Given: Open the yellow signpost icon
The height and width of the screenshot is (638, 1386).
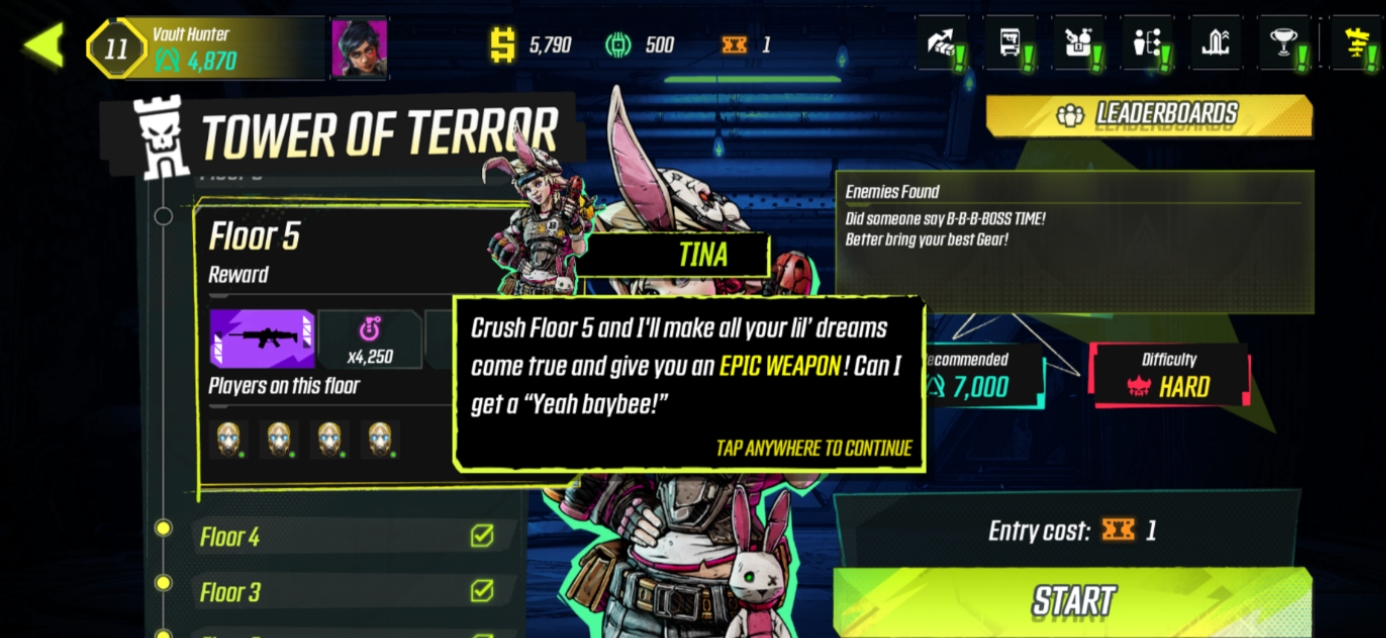Looking at the screenshot, I should pos(1358,44).
